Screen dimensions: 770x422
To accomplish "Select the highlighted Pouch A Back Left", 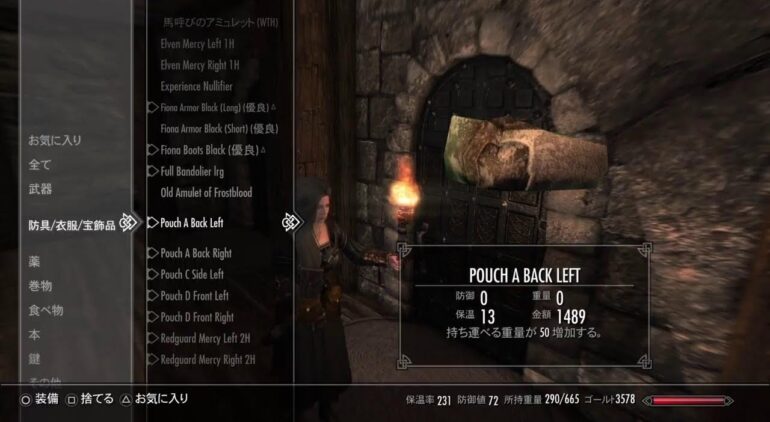I will (192, 222).
